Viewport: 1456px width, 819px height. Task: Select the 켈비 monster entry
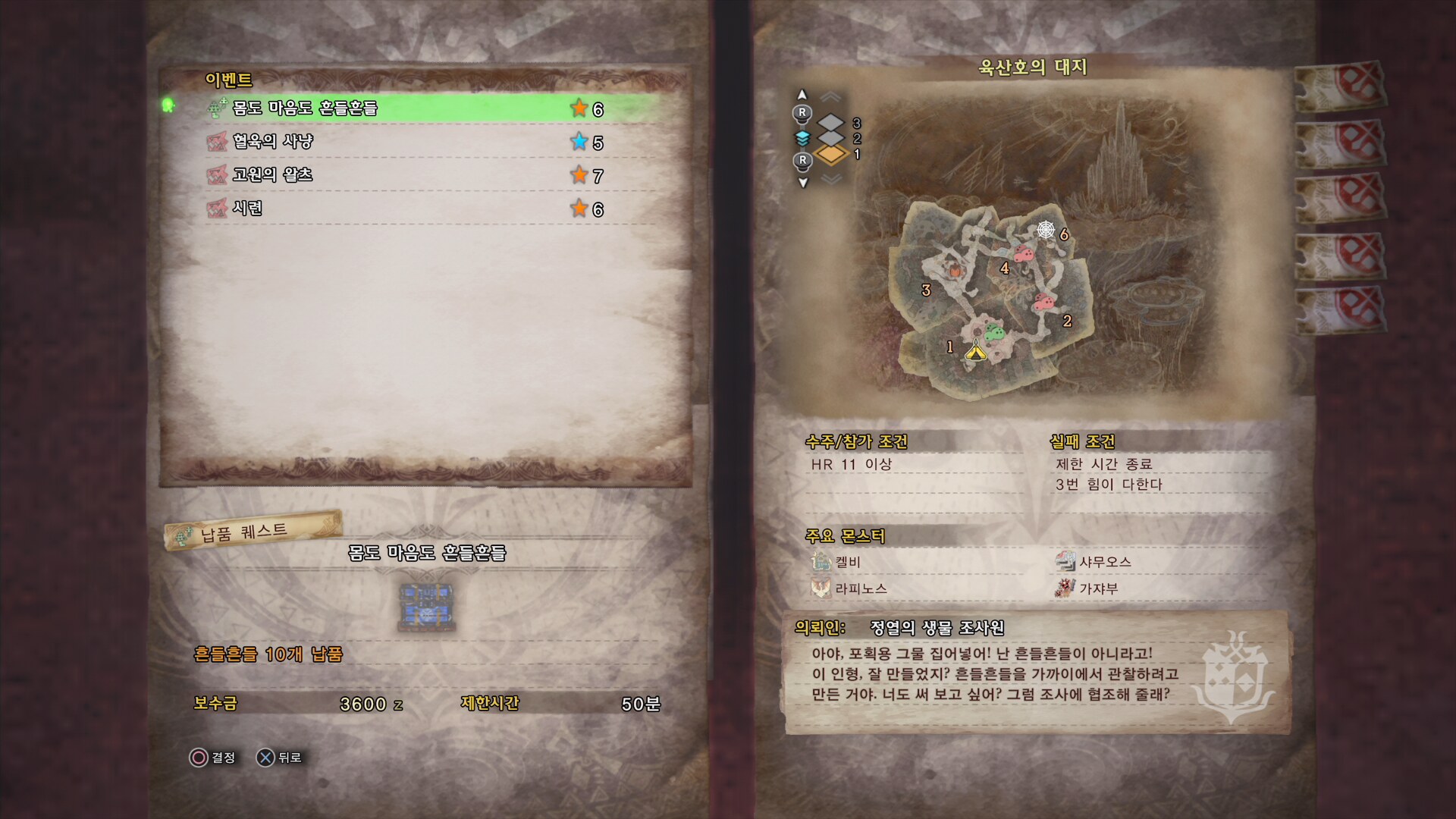(x=847, y=562)
